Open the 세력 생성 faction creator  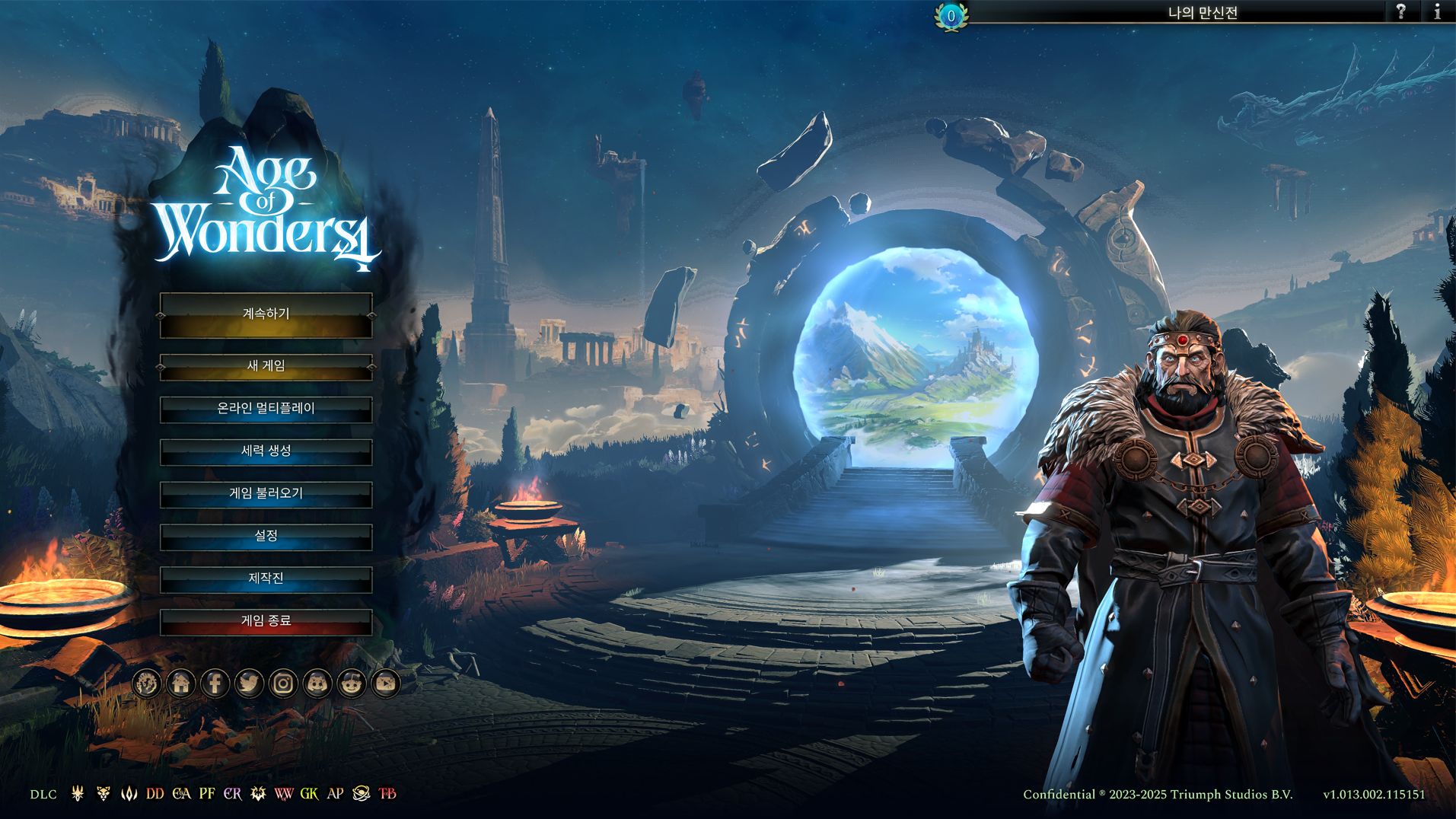click(266, 451)
